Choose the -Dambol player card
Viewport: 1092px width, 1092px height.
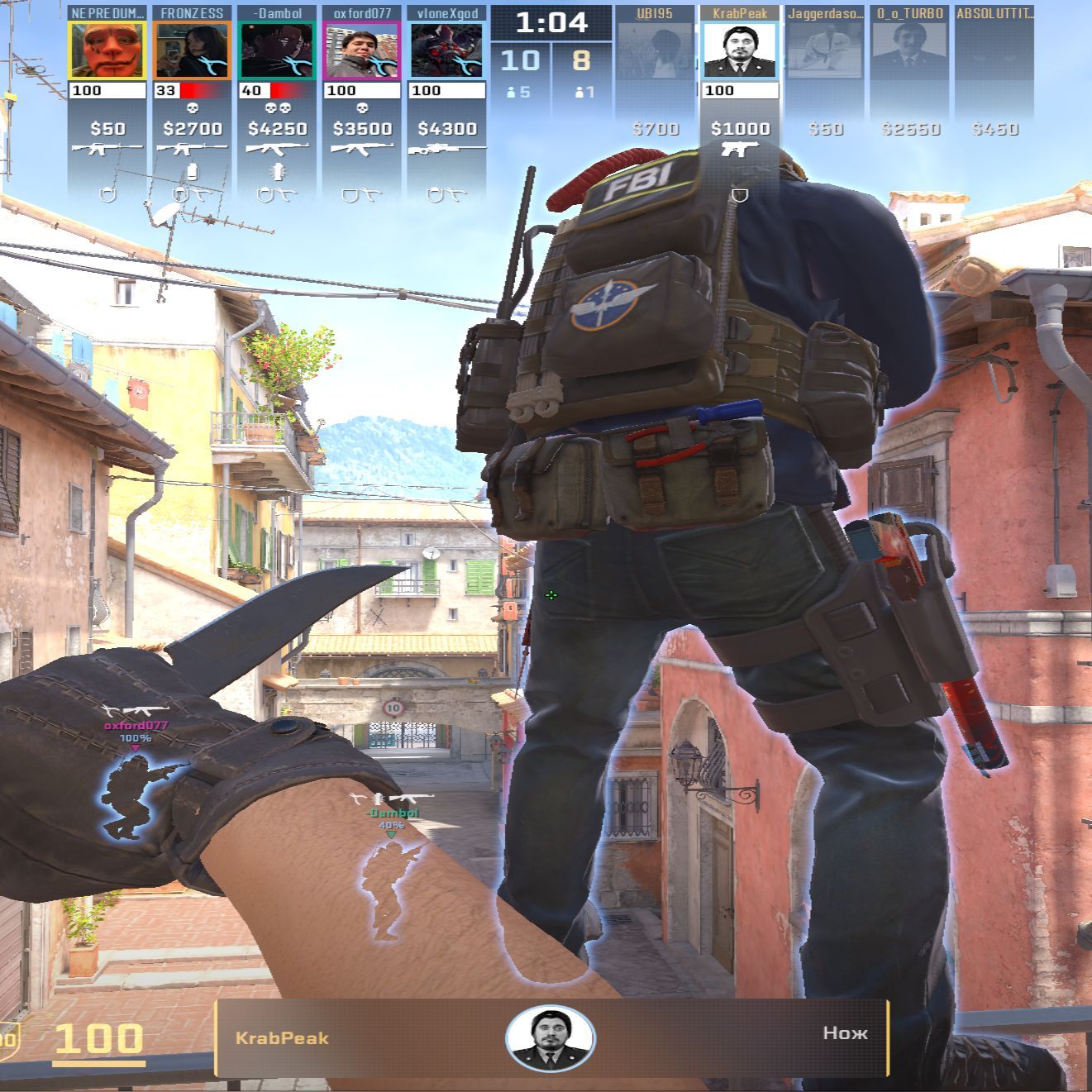277,51
